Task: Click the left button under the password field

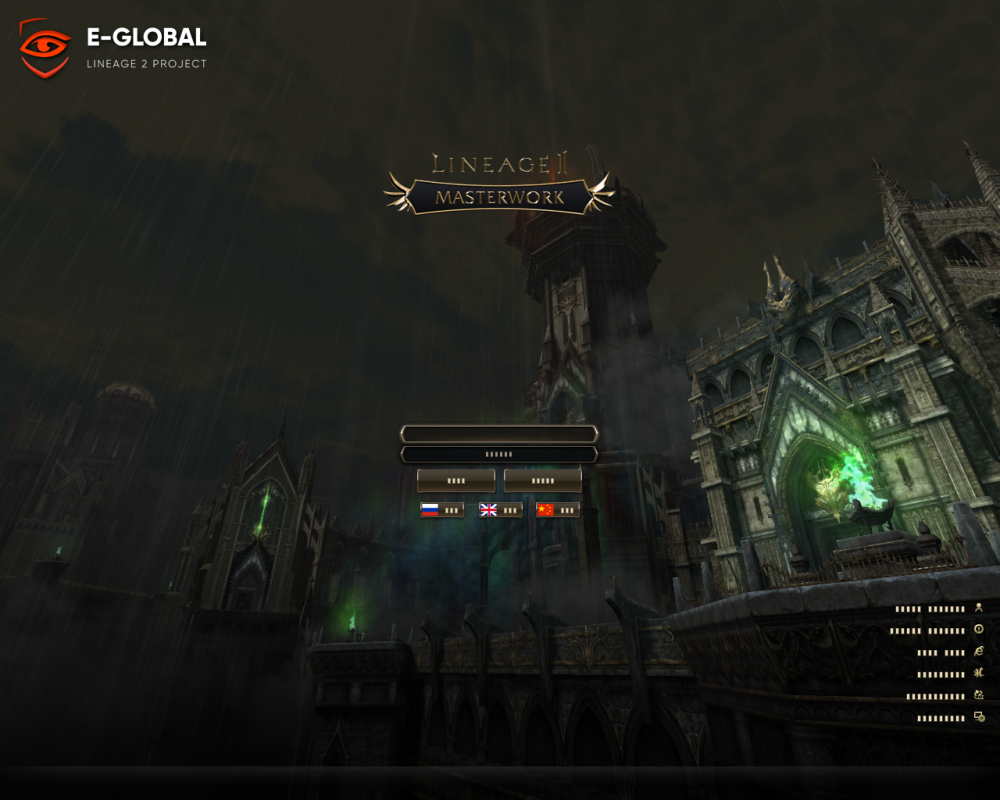Action: coord(456,481)
